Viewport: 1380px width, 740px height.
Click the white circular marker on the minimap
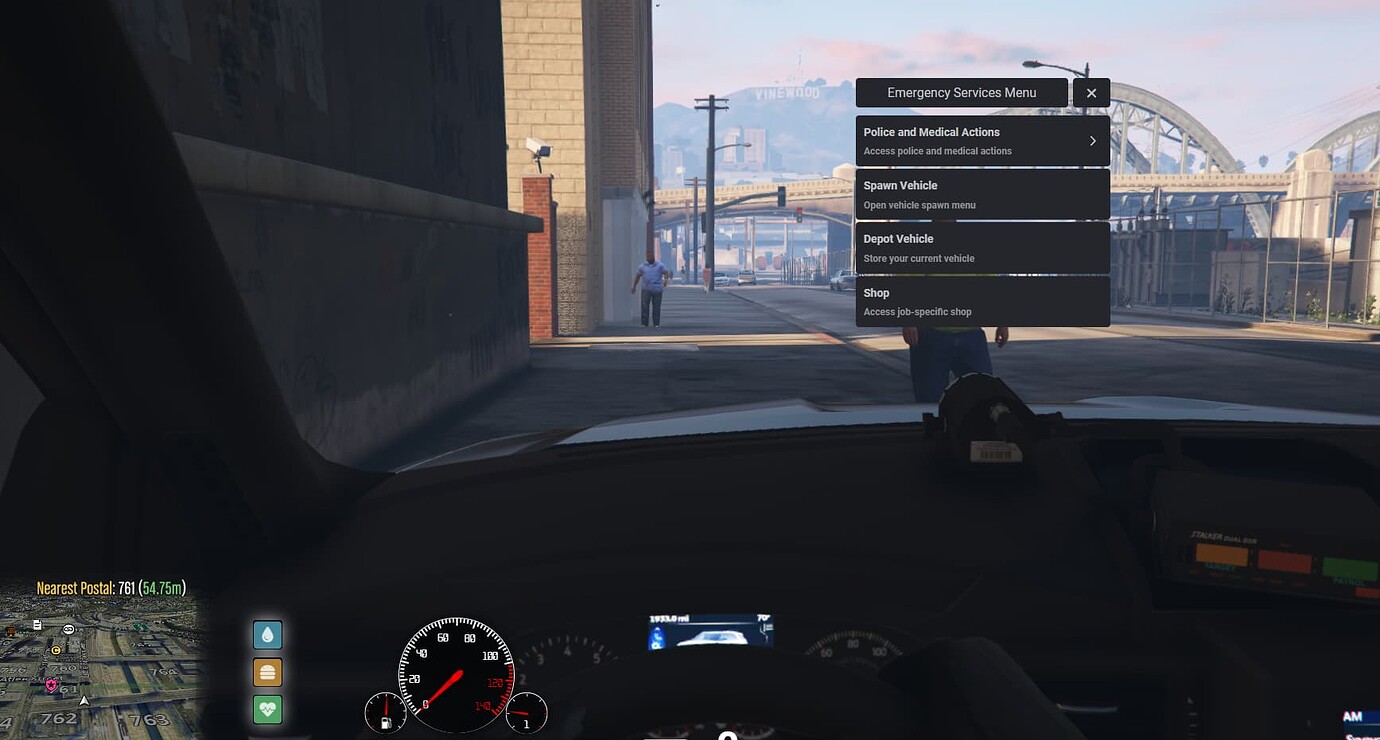pos(69,630)
